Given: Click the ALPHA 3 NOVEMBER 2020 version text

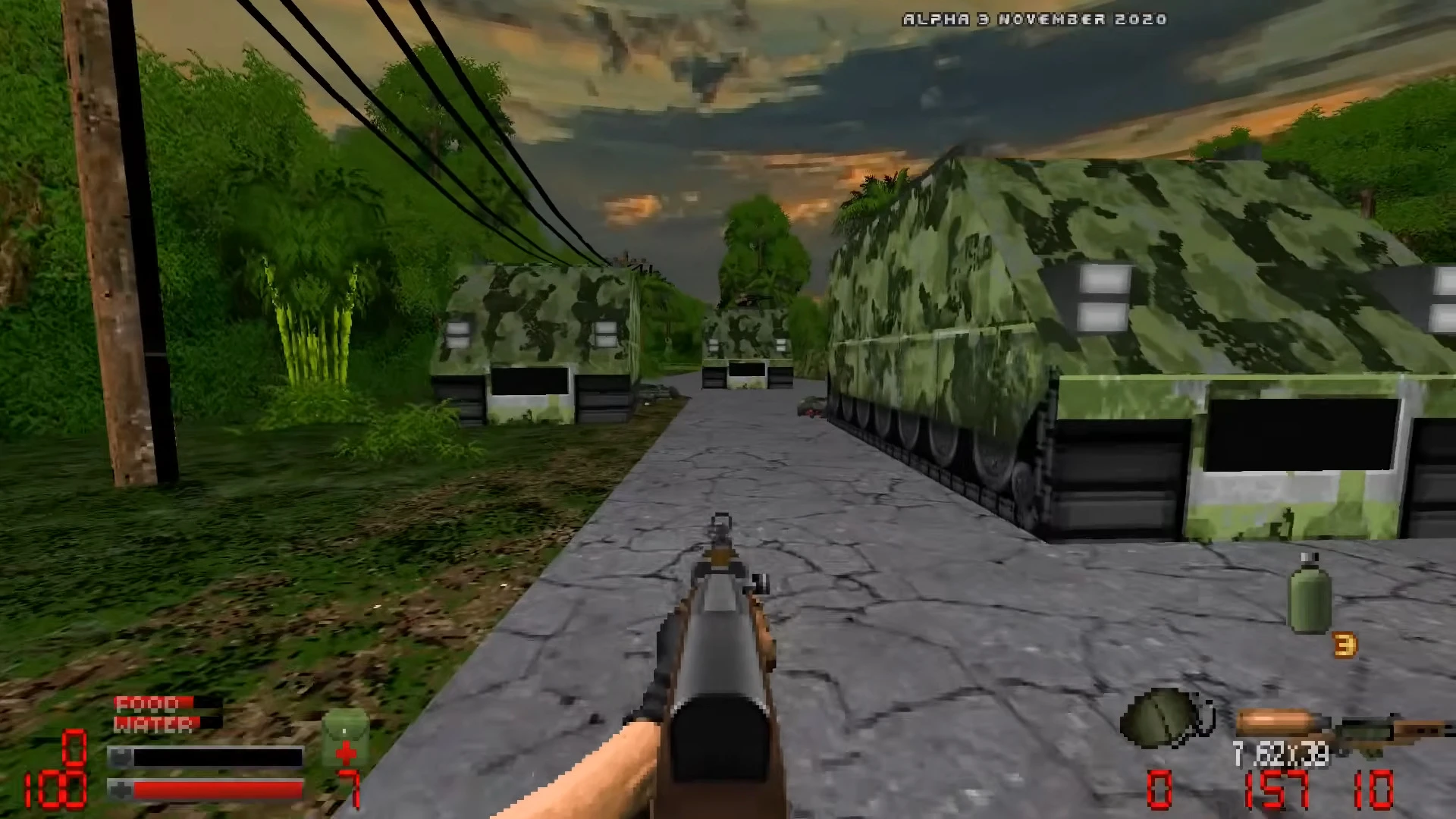Looking at the screenshot, I should pos(1033,19).
